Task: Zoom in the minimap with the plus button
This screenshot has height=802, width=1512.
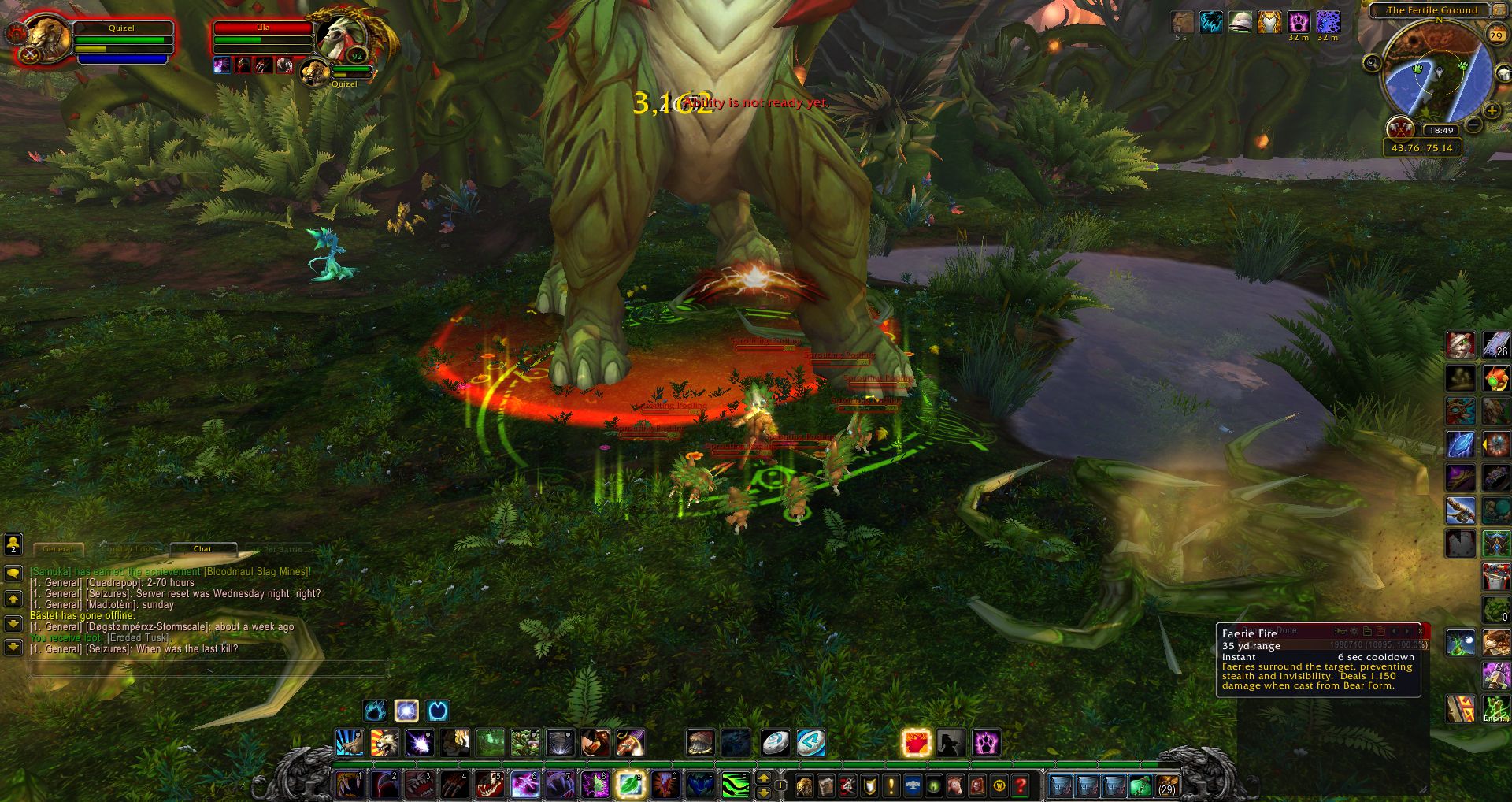Action: pyautogui.click(x=1492, y=110)
